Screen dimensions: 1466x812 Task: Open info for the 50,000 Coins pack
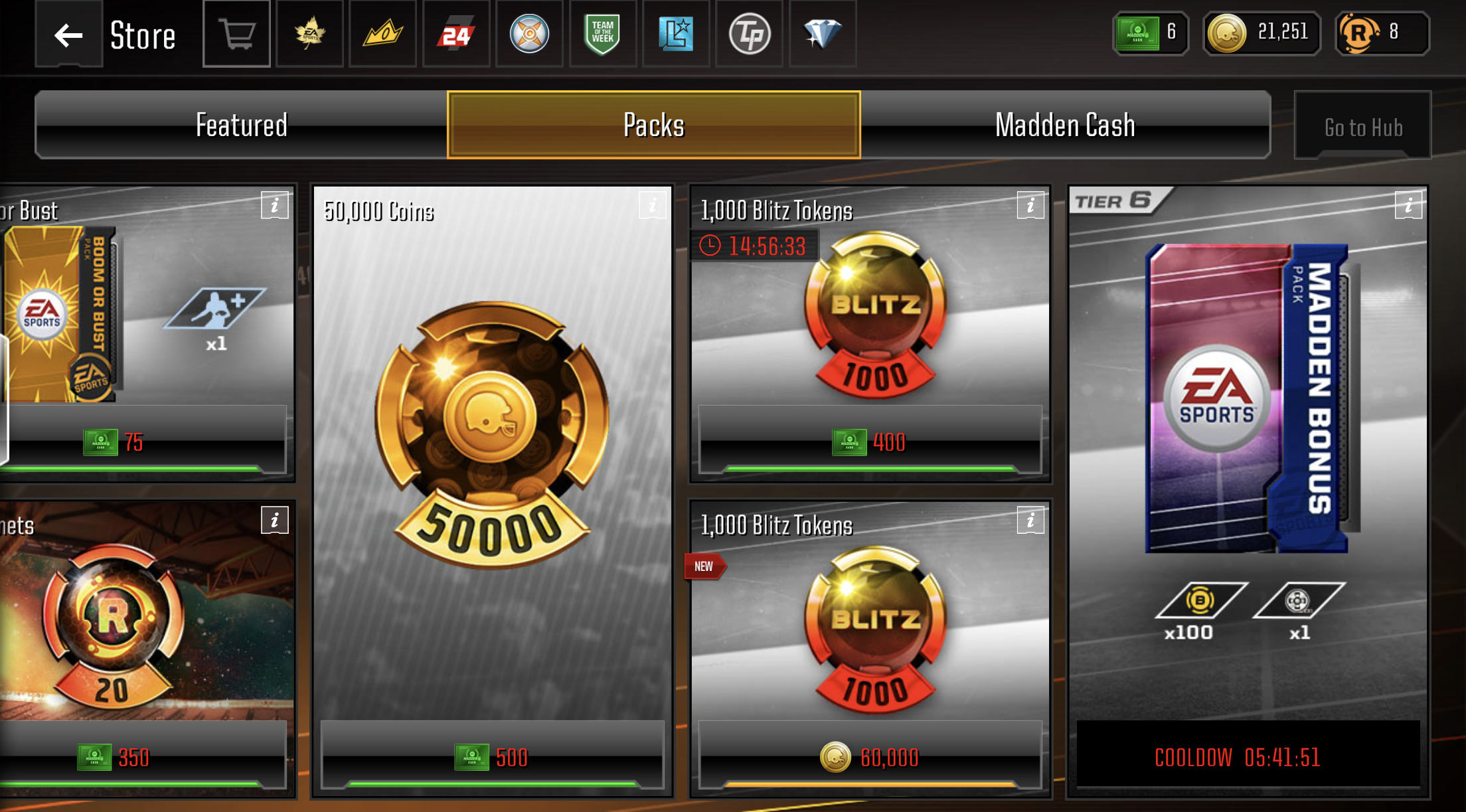click(x=651, y=205)
